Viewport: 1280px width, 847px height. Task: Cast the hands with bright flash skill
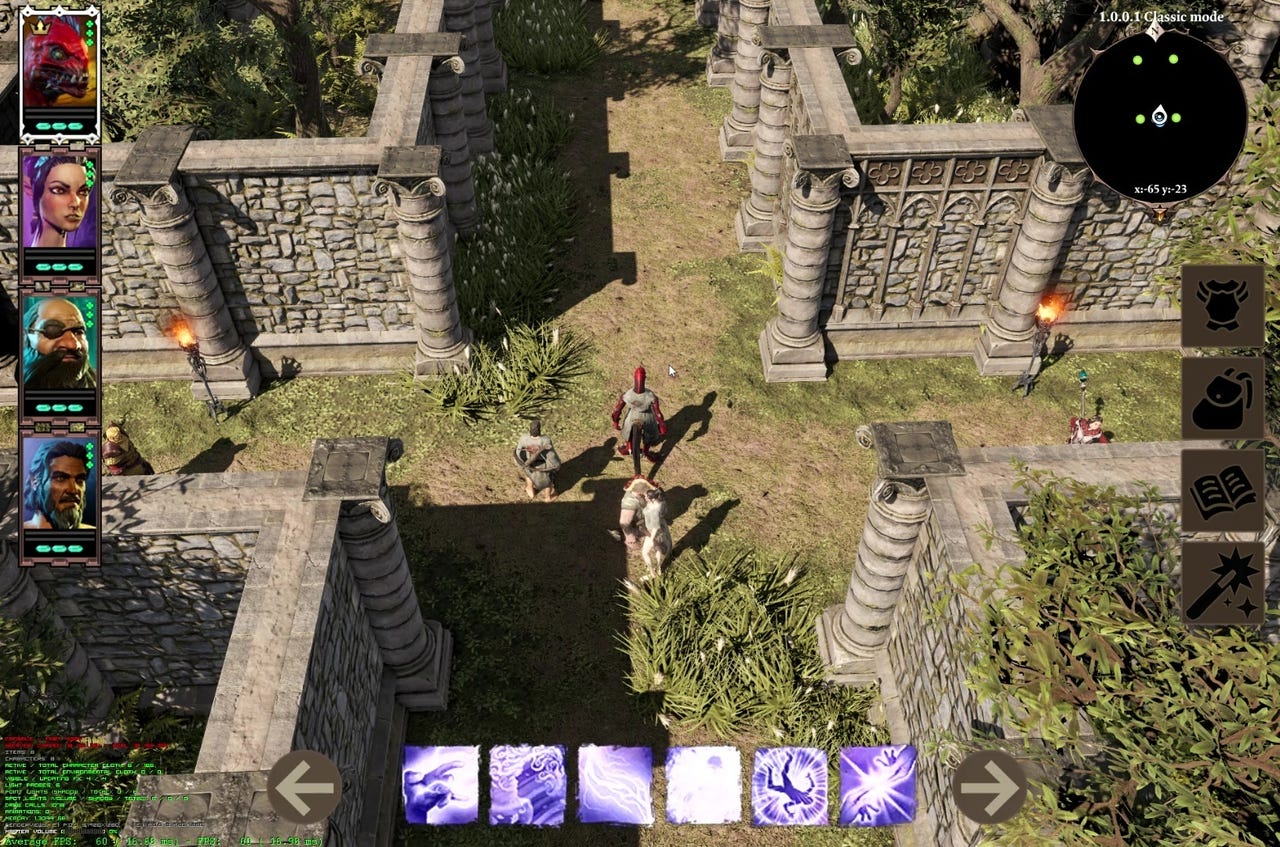(877, 785)
